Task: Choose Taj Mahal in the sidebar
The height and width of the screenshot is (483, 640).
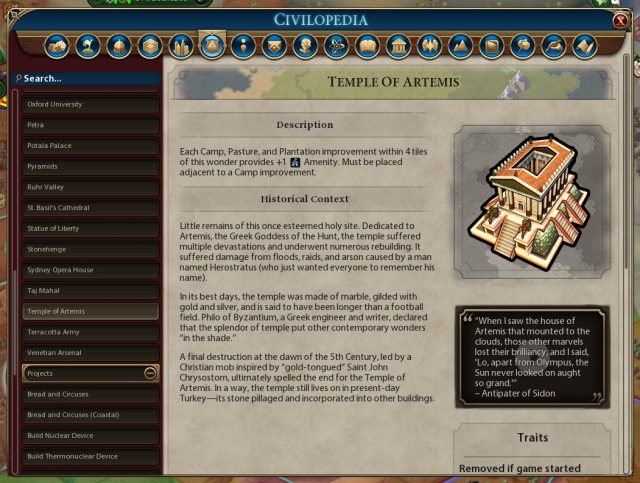Action: pos(91,290)
